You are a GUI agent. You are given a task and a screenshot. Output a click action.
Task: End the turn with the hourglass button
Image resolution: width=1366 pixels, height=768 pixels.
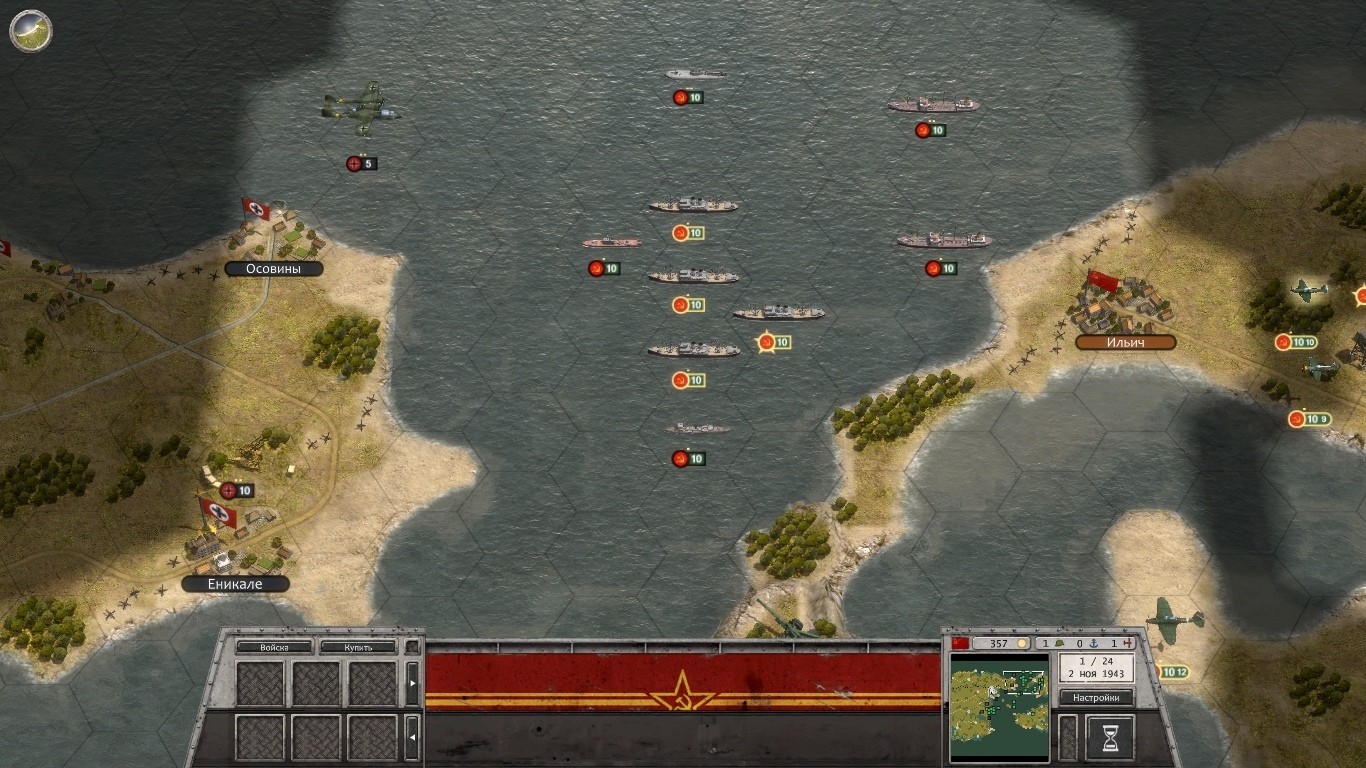[1109, 736]
